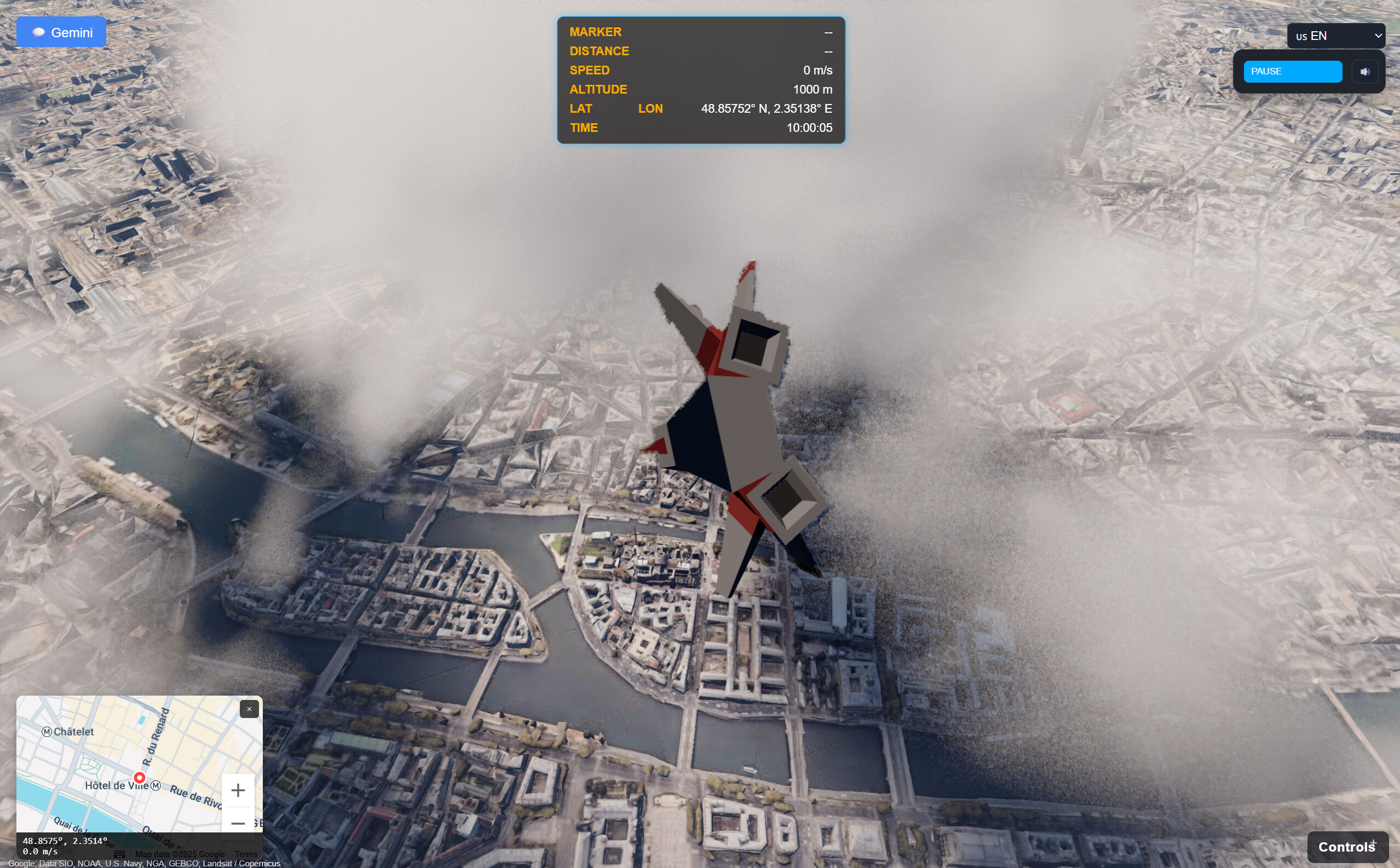Pause the flight using the PAUSE button

[1292, 71]
